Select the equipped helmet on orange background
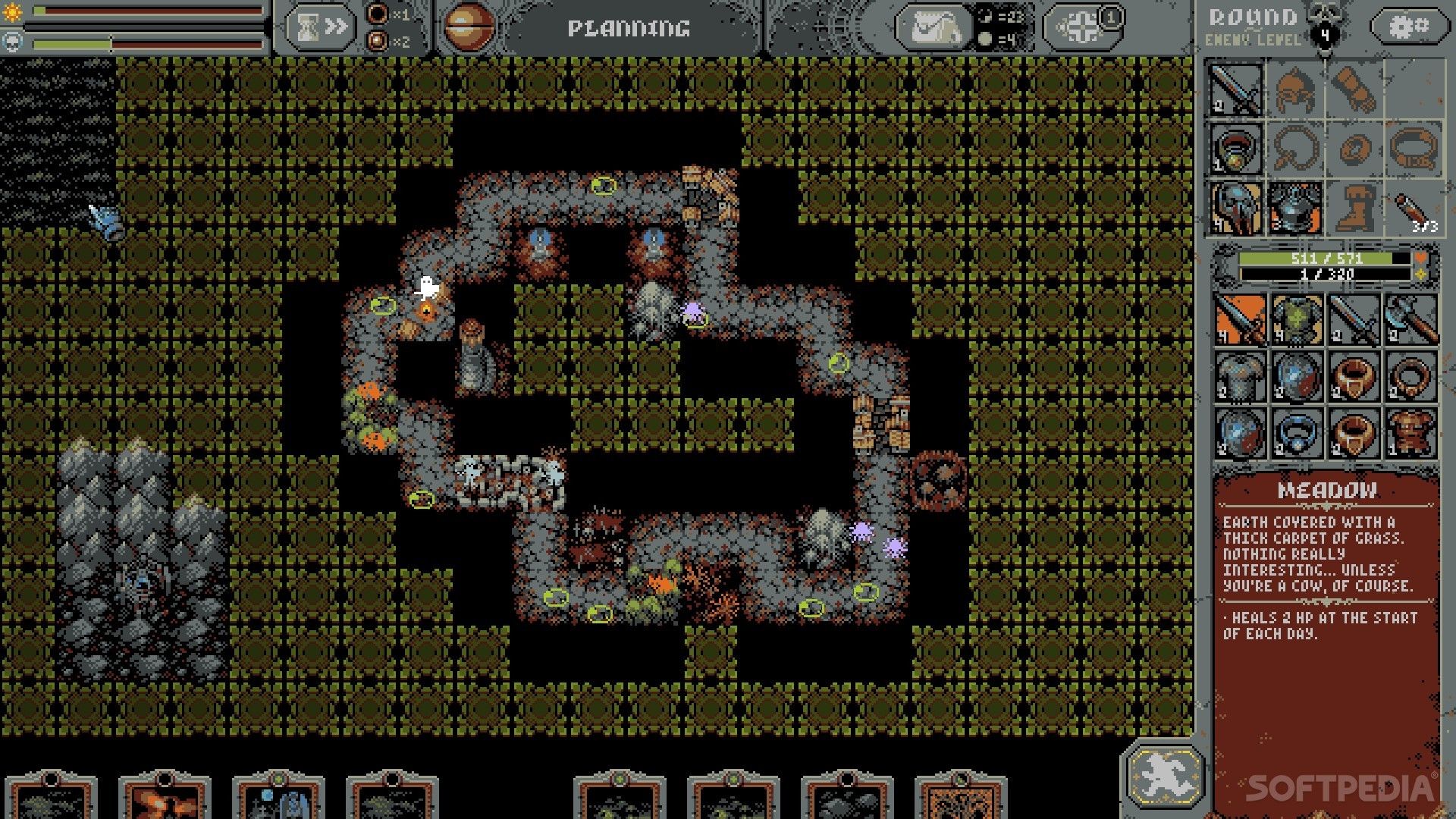The height and width of the screenshot is (819, 1456). (1236, 208)
